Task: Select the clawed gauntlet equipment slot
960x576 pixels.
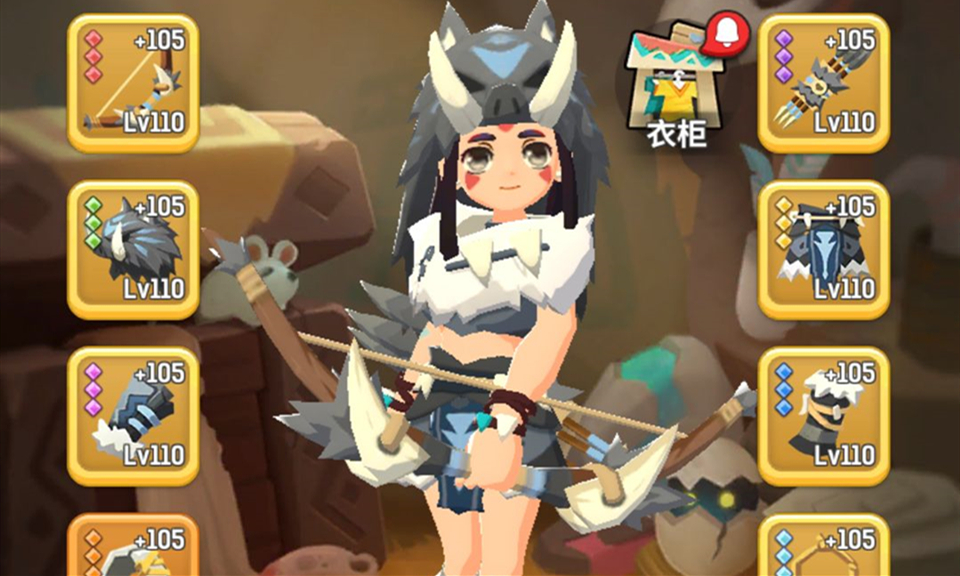Action: (x=823, y=83)
